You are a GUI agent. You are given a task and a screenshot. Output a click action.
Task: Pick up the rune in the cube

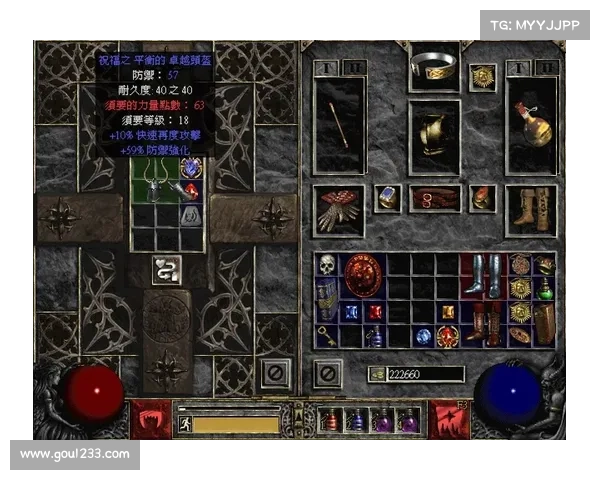click(191, 213)
